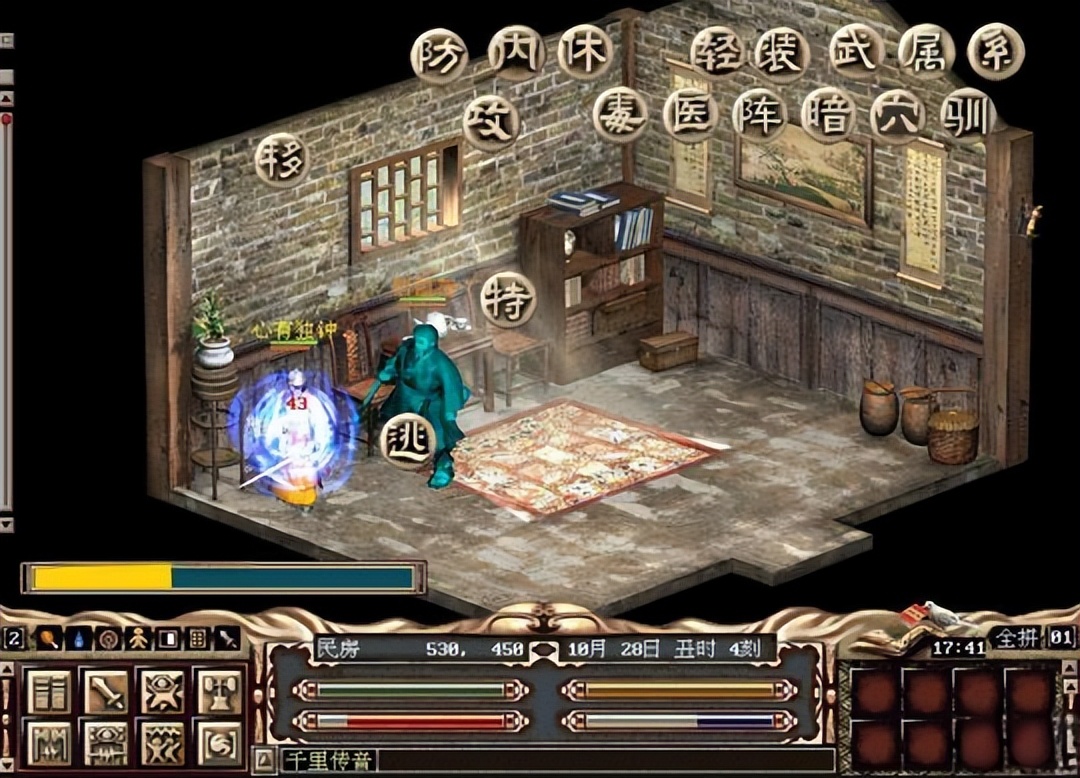Open the sword icon panel button
1080x778 pixels.
click(105, 692)
